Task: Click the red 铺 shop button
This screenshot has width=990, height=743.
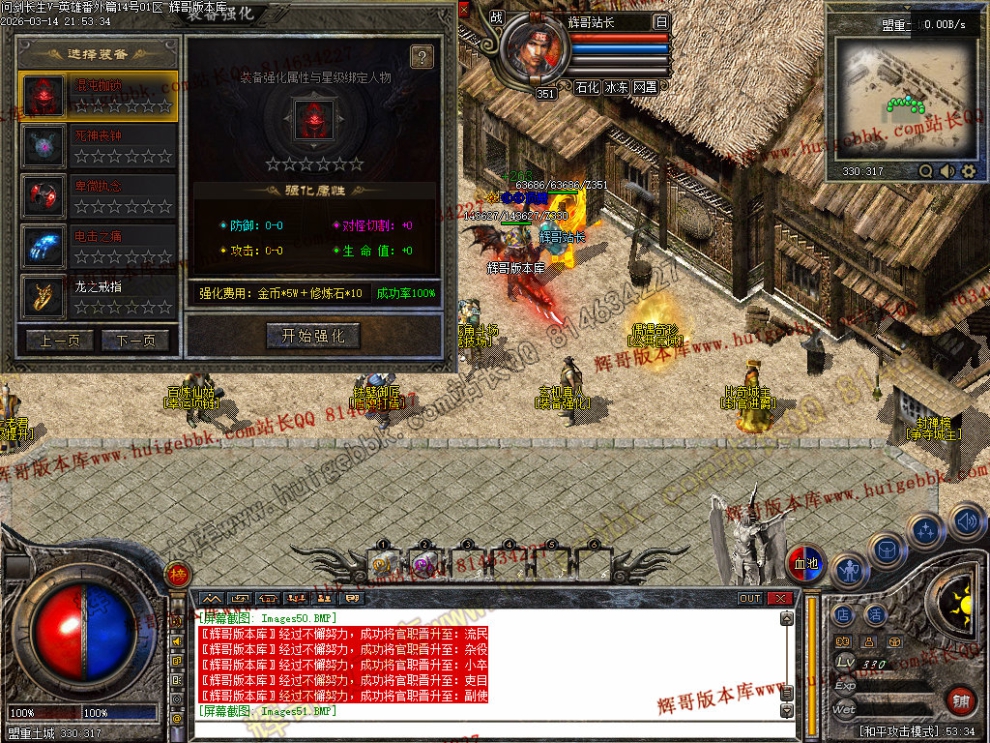Action: (x=961, y=699)
